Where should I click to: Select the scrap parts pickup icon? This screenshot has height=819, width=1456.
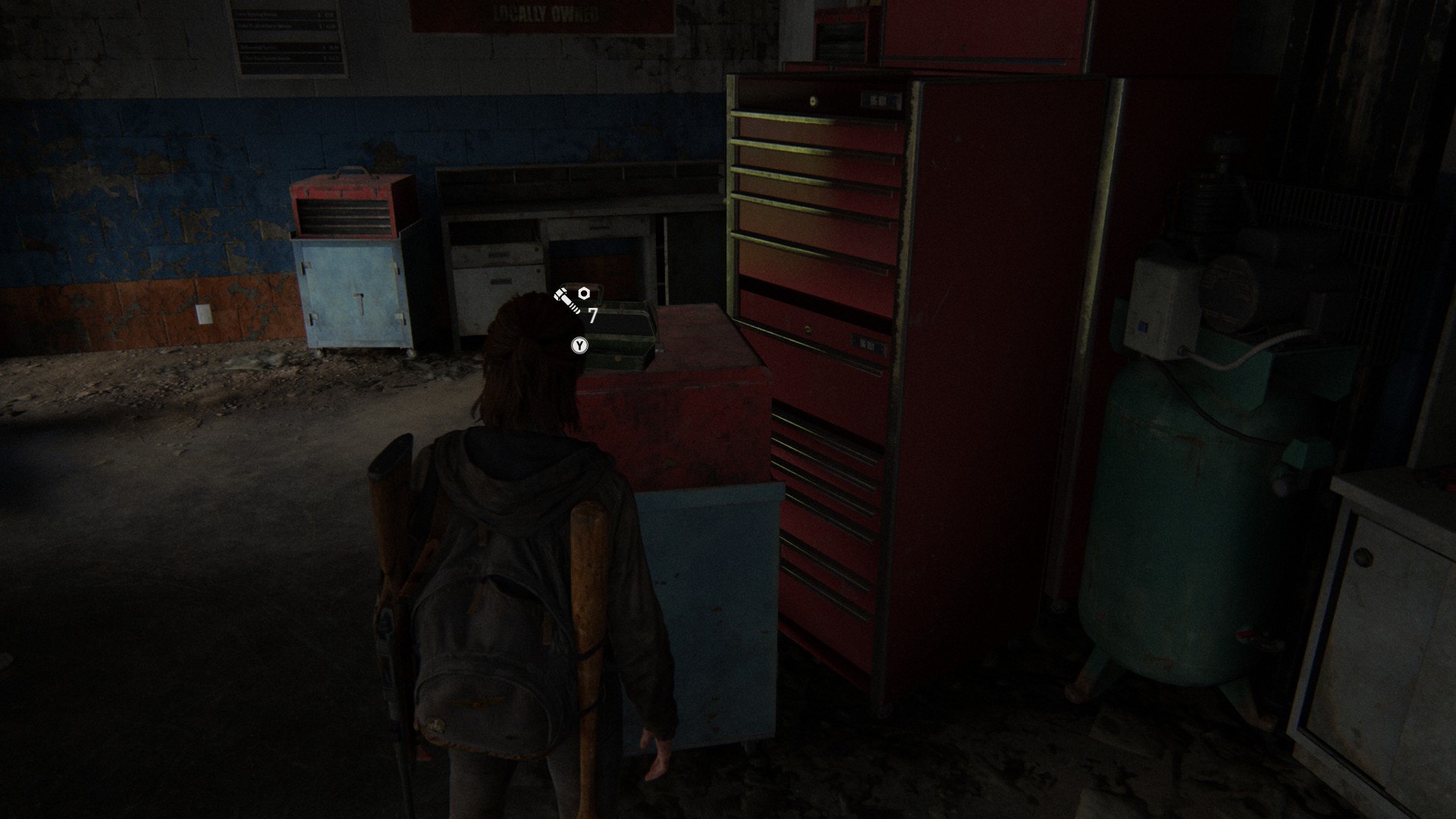click(x=573, y=300)
